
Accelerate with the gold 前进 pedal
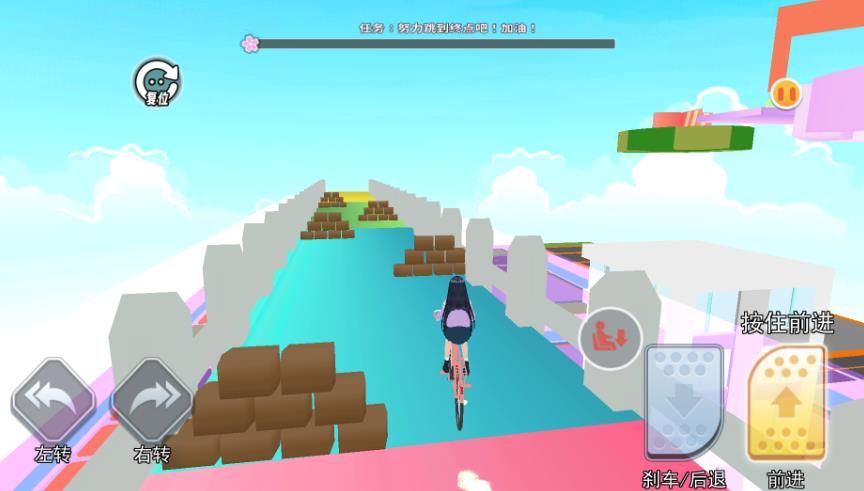786,403
